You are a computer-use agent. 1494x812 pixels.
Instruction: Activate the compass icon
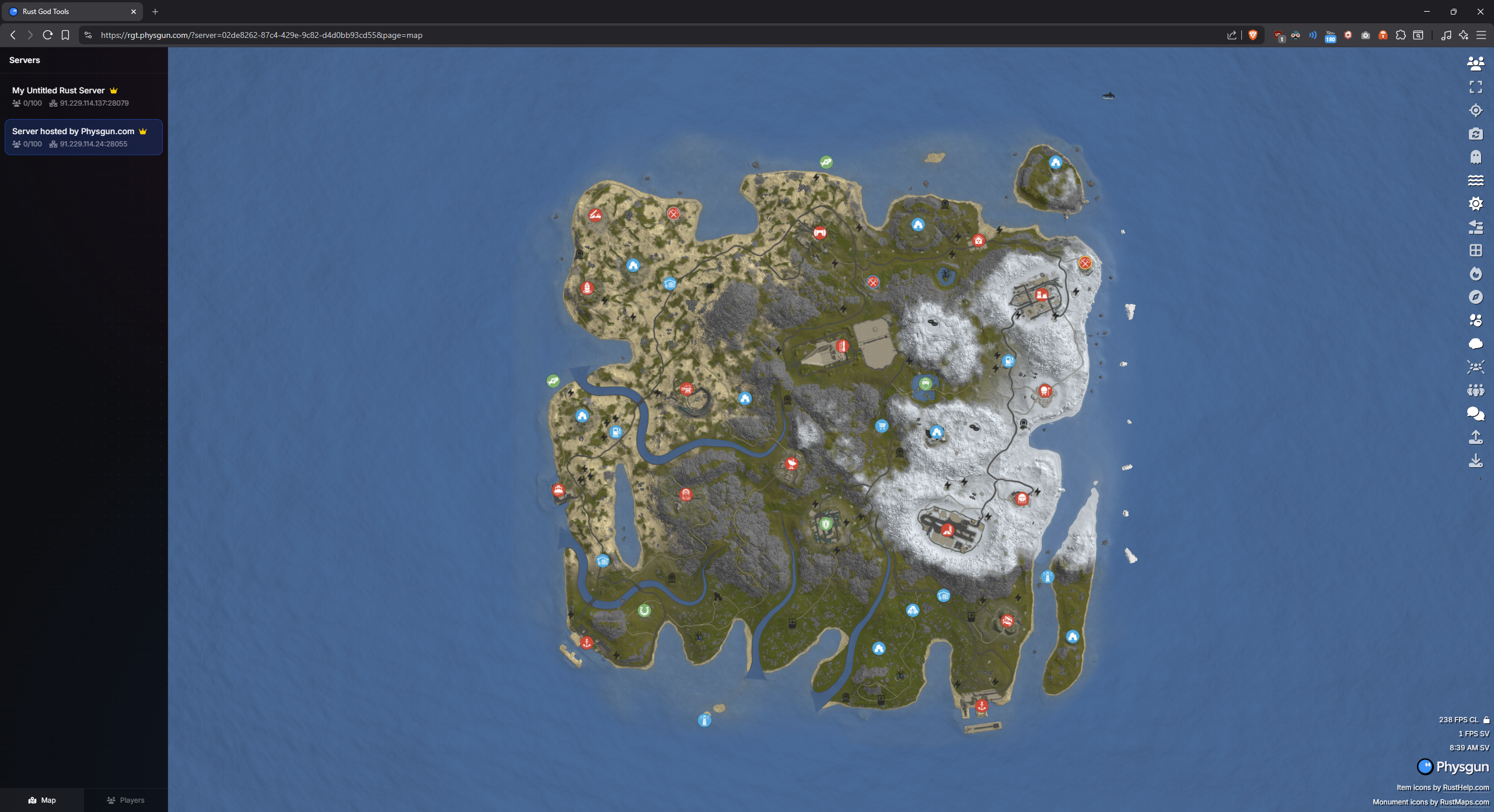click(1475, 297)
